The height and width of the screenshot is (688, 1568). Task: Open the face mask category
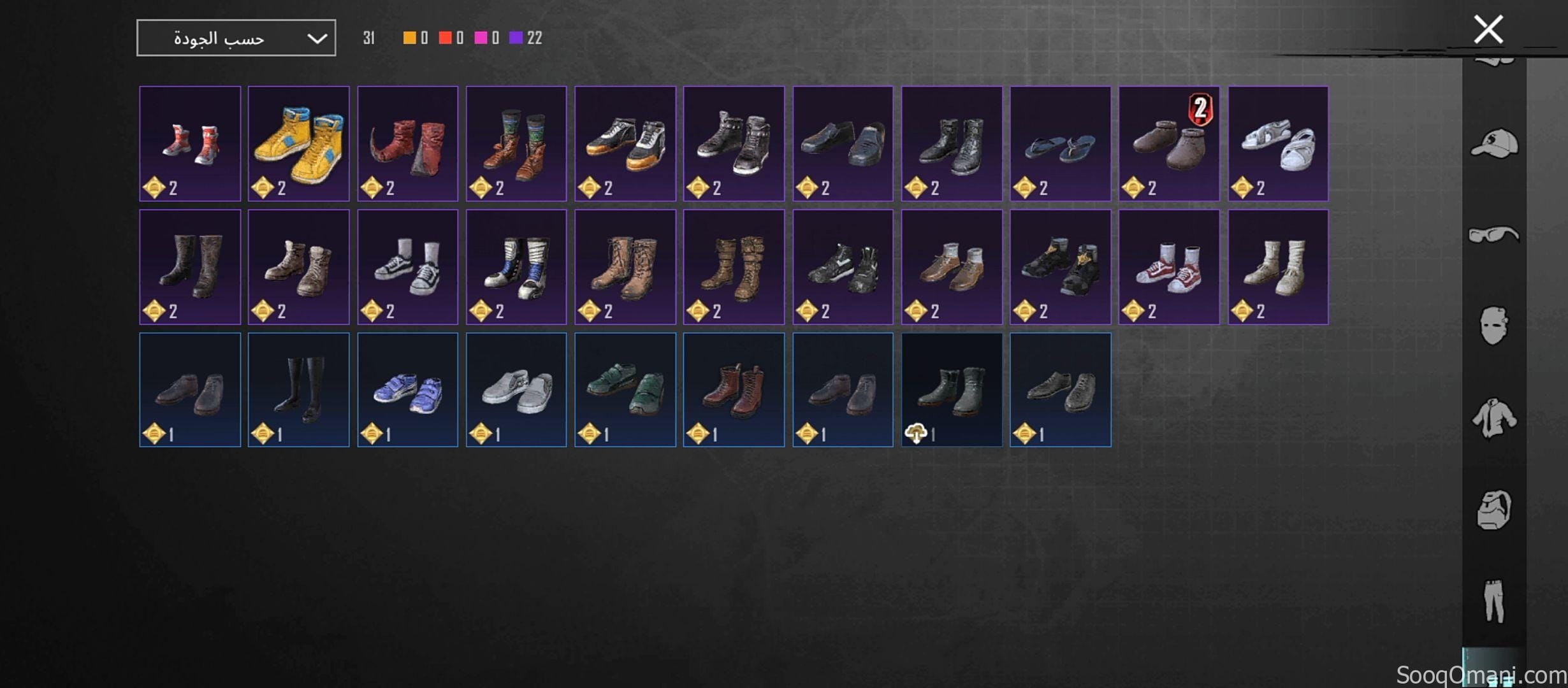tap(1495, 325)
